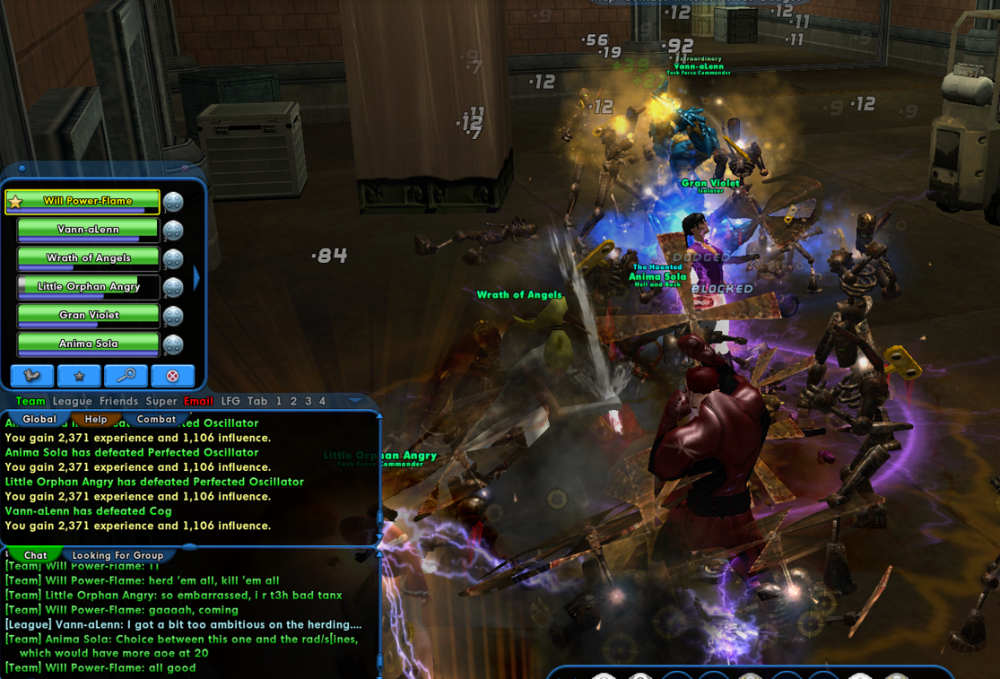Open the Global chat tab

pos(39,420)
